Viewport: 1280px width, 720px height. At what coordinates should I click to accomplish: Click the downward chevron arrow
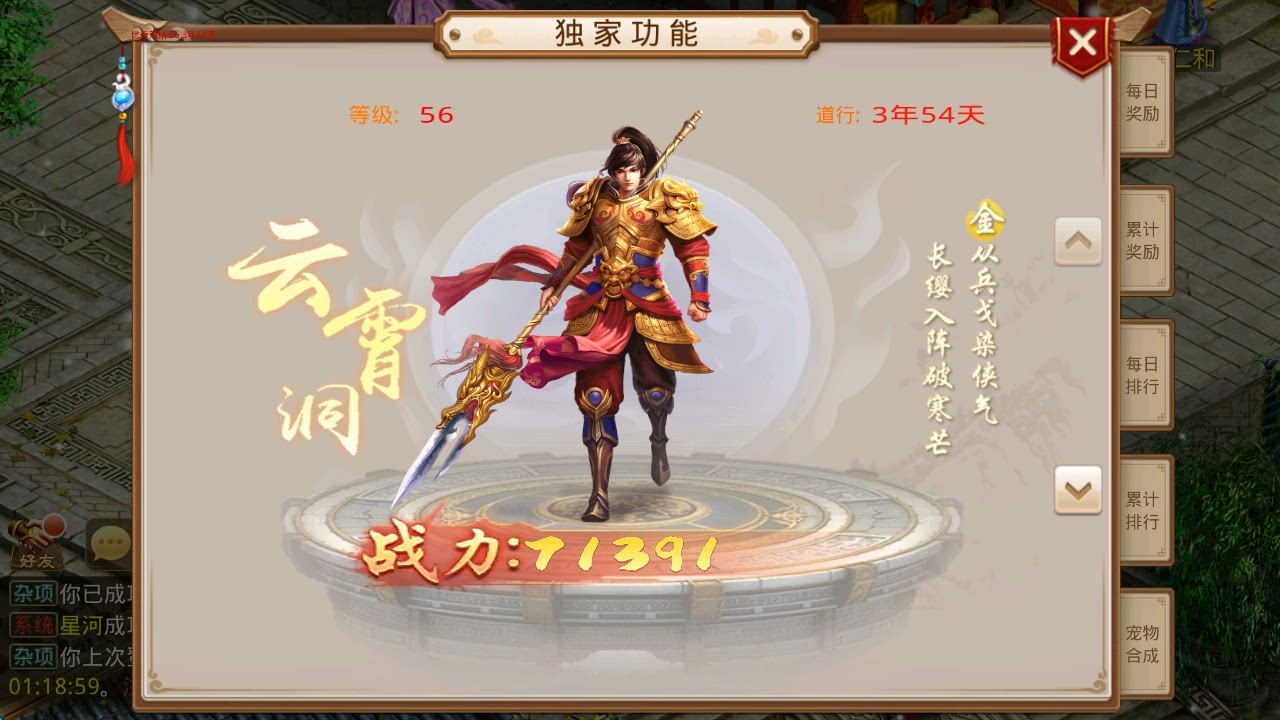[1078, 488]
